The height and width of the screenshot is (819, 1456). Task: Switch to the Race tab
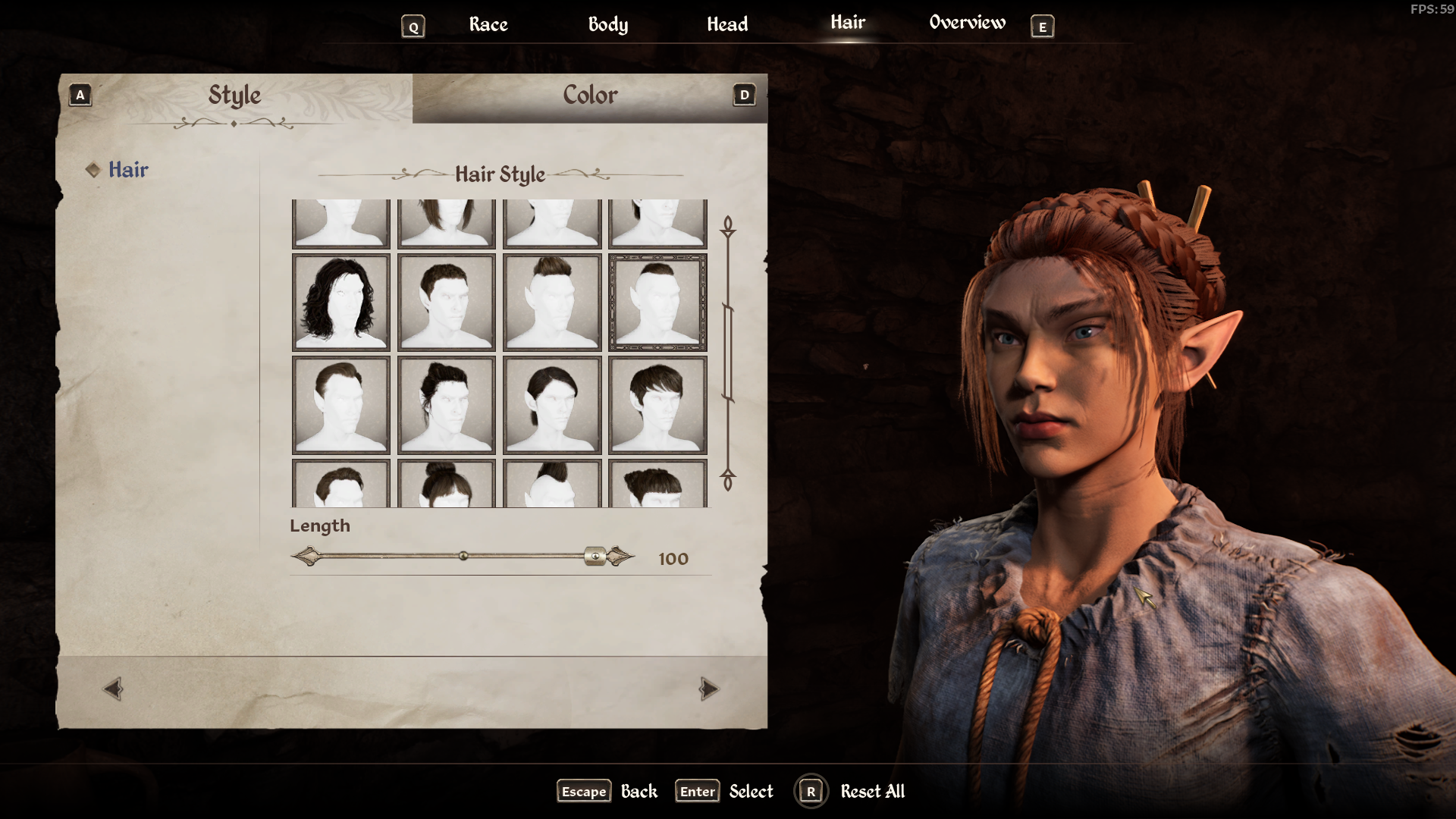tap(488, 24)
